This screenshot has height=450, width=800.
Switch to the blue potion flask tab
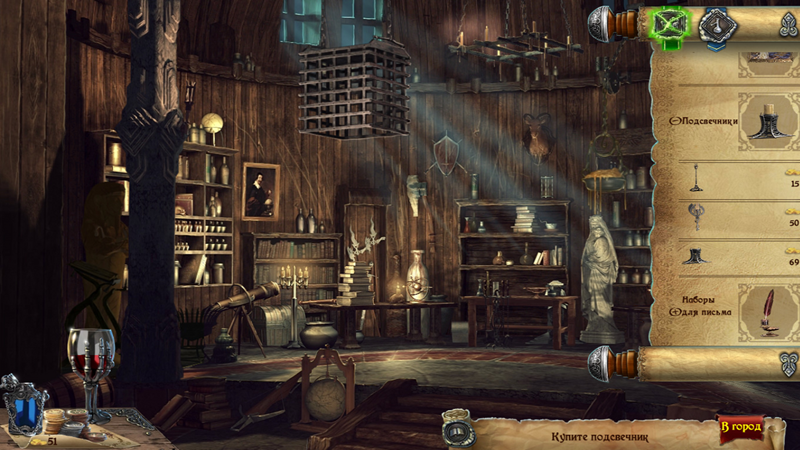(715, 24)
